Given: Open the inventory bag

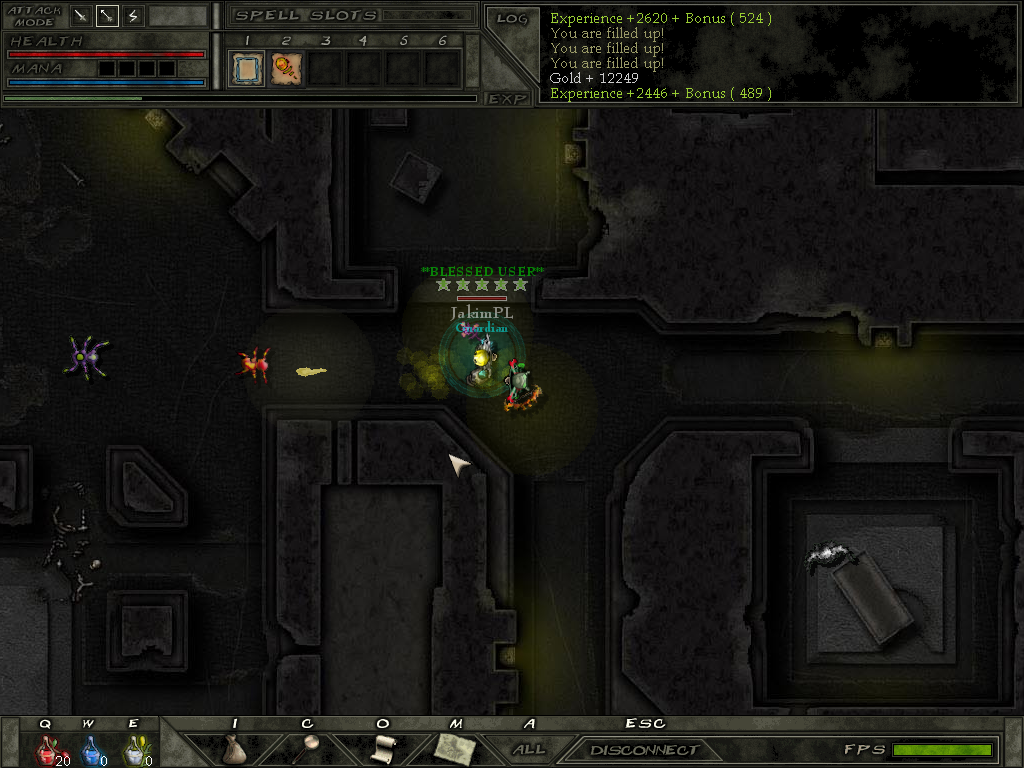Looking at the screenshot, I should 234,749.
